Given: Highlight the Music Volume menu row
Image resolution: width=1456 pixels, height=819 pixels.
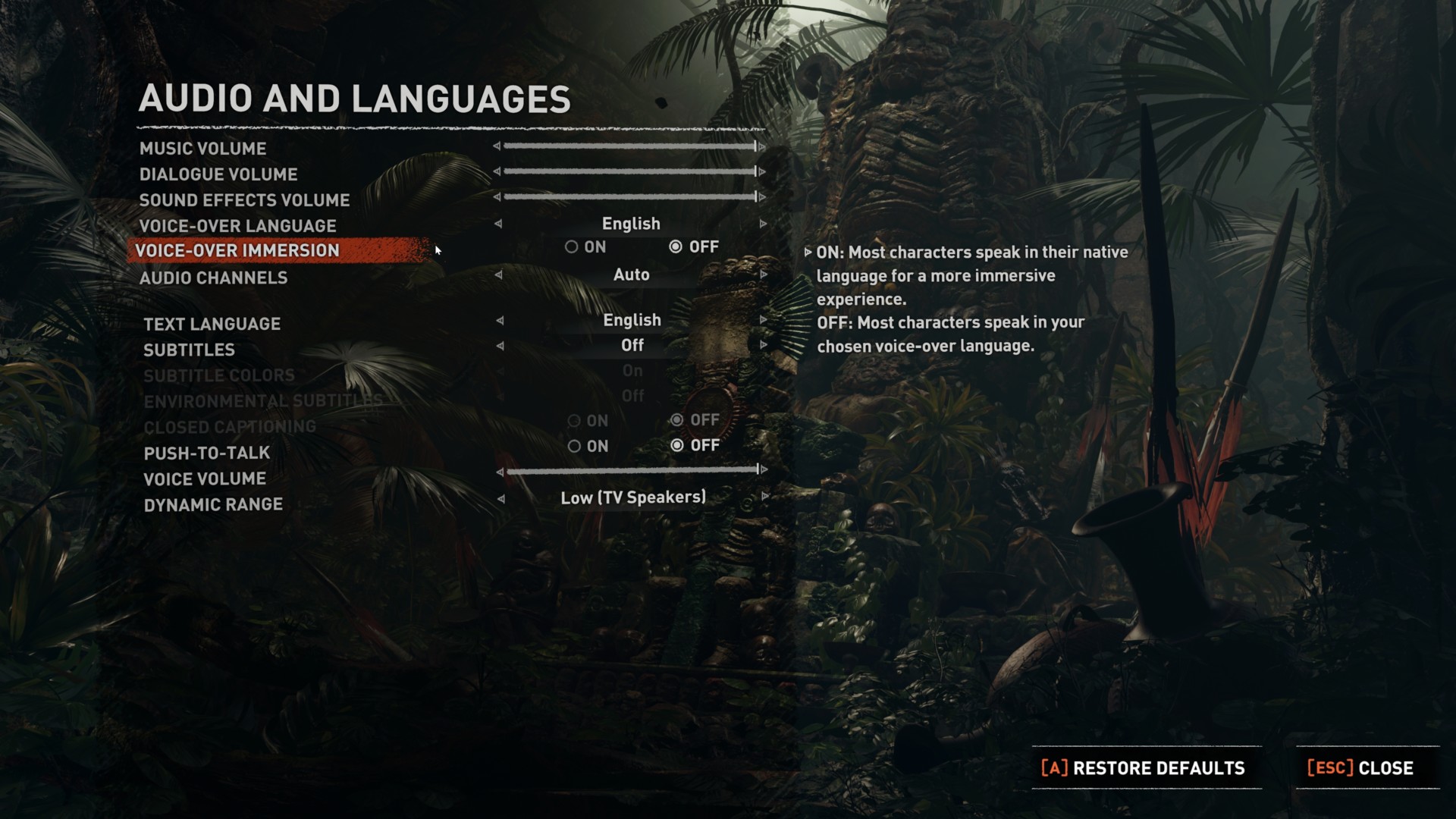Looking at the screenshot, I should pyautogui.click(x=203, y=149).
